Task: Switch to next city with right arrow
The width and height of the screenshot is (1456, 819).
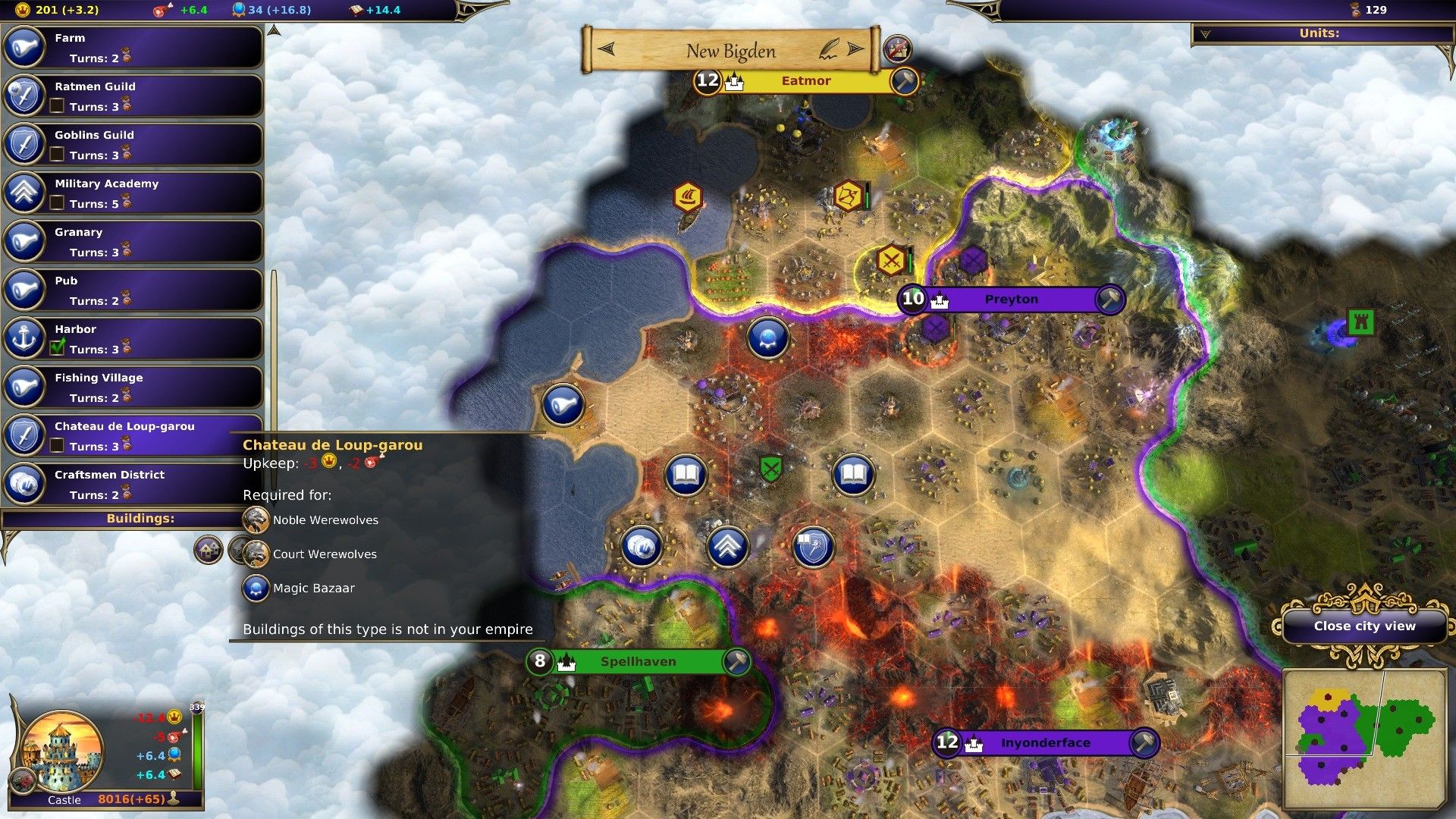Action: pyautogui.click(x=855, y=49)
